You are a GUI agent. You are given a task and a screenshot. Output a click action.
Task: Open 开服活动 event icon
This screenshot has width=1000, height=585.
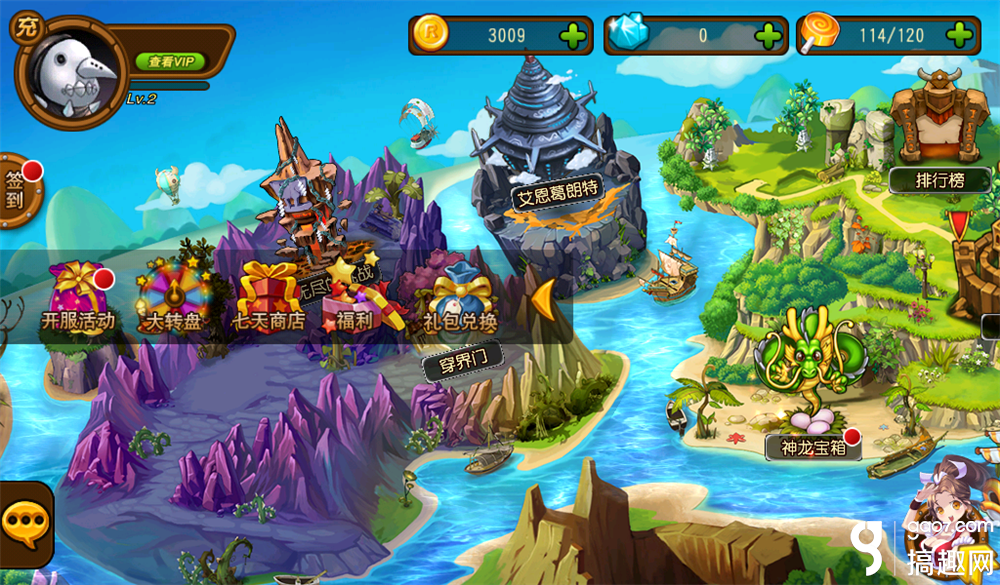(78, 297)
